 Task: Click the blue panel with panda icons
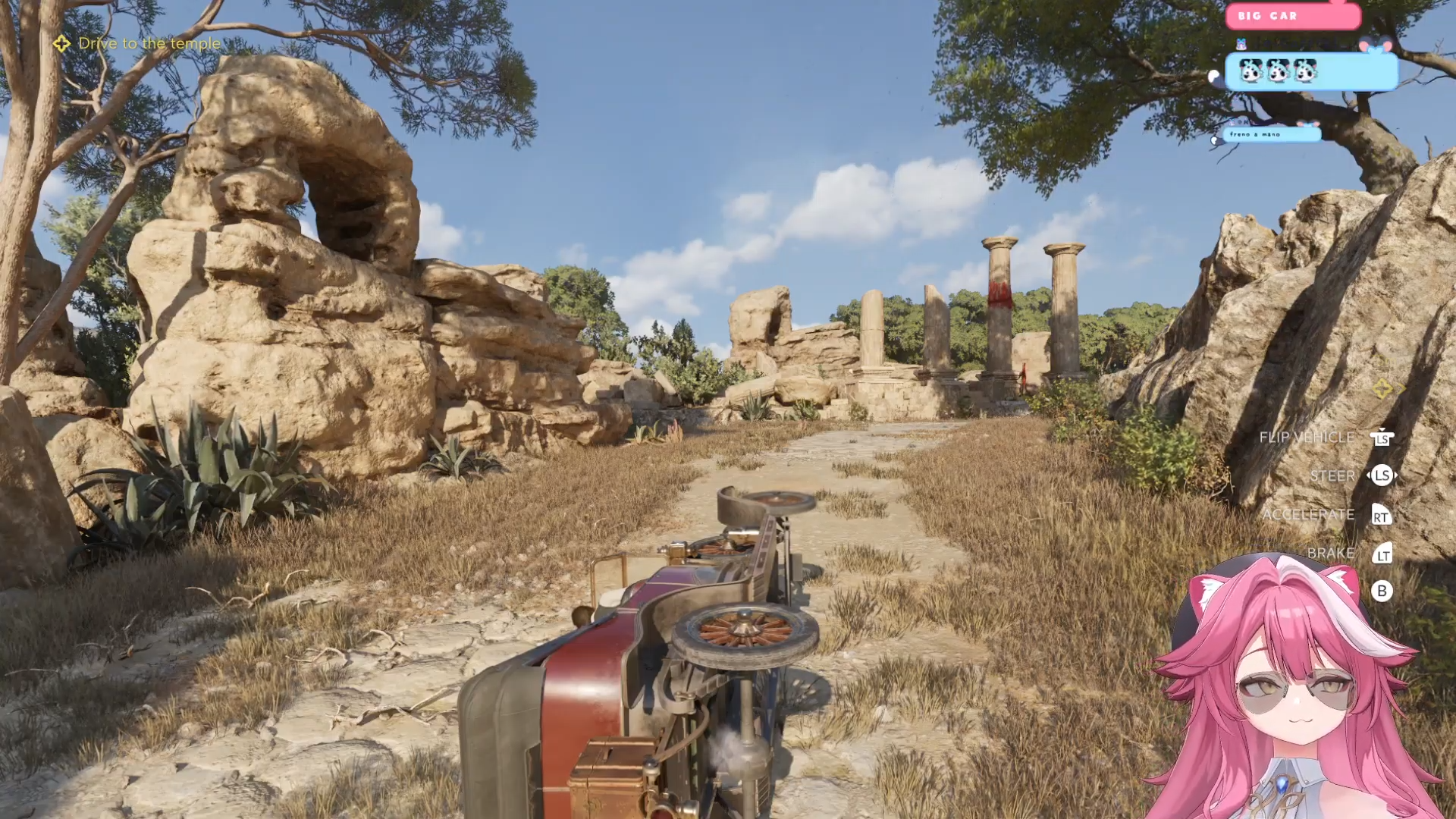(x=1311, y=72)
